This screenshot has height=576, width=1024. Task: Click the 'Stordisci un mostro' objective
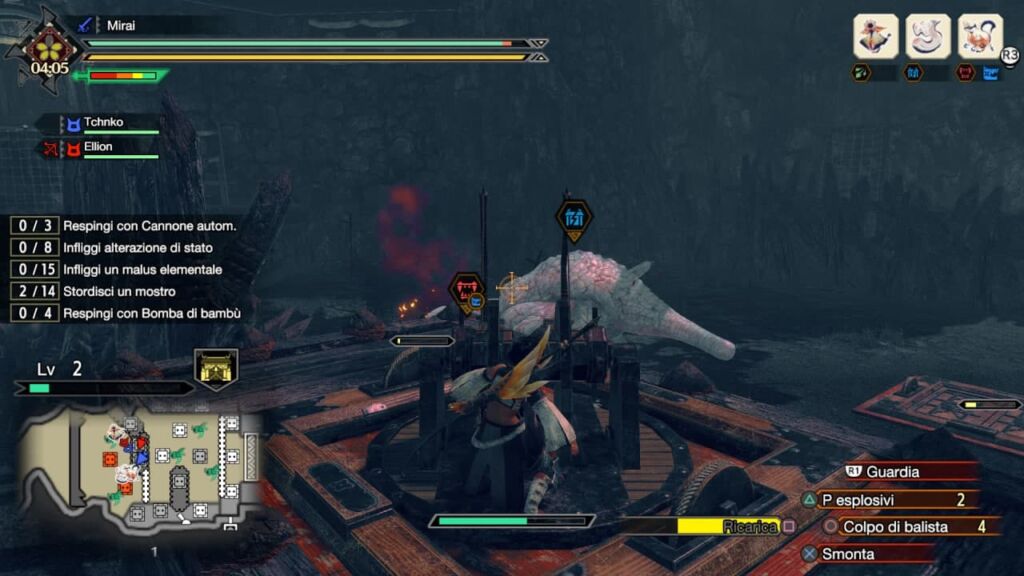point(119,291)
